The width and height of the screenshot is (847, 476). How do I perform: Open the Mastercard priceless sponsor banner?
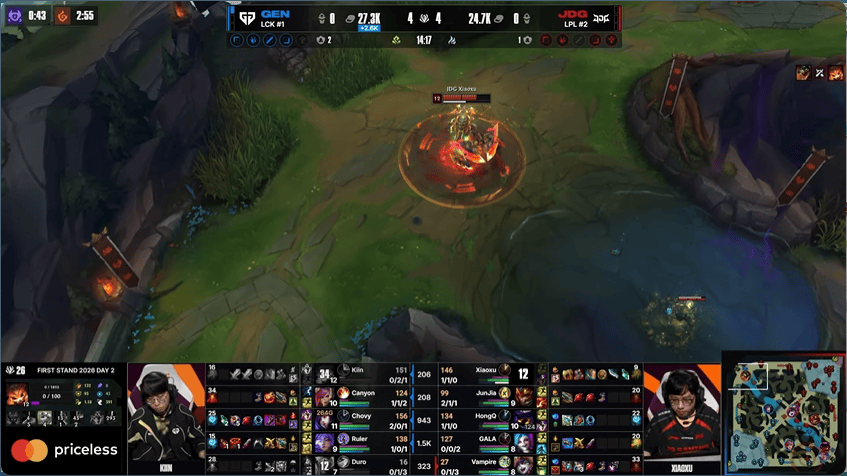pos(64,450)
